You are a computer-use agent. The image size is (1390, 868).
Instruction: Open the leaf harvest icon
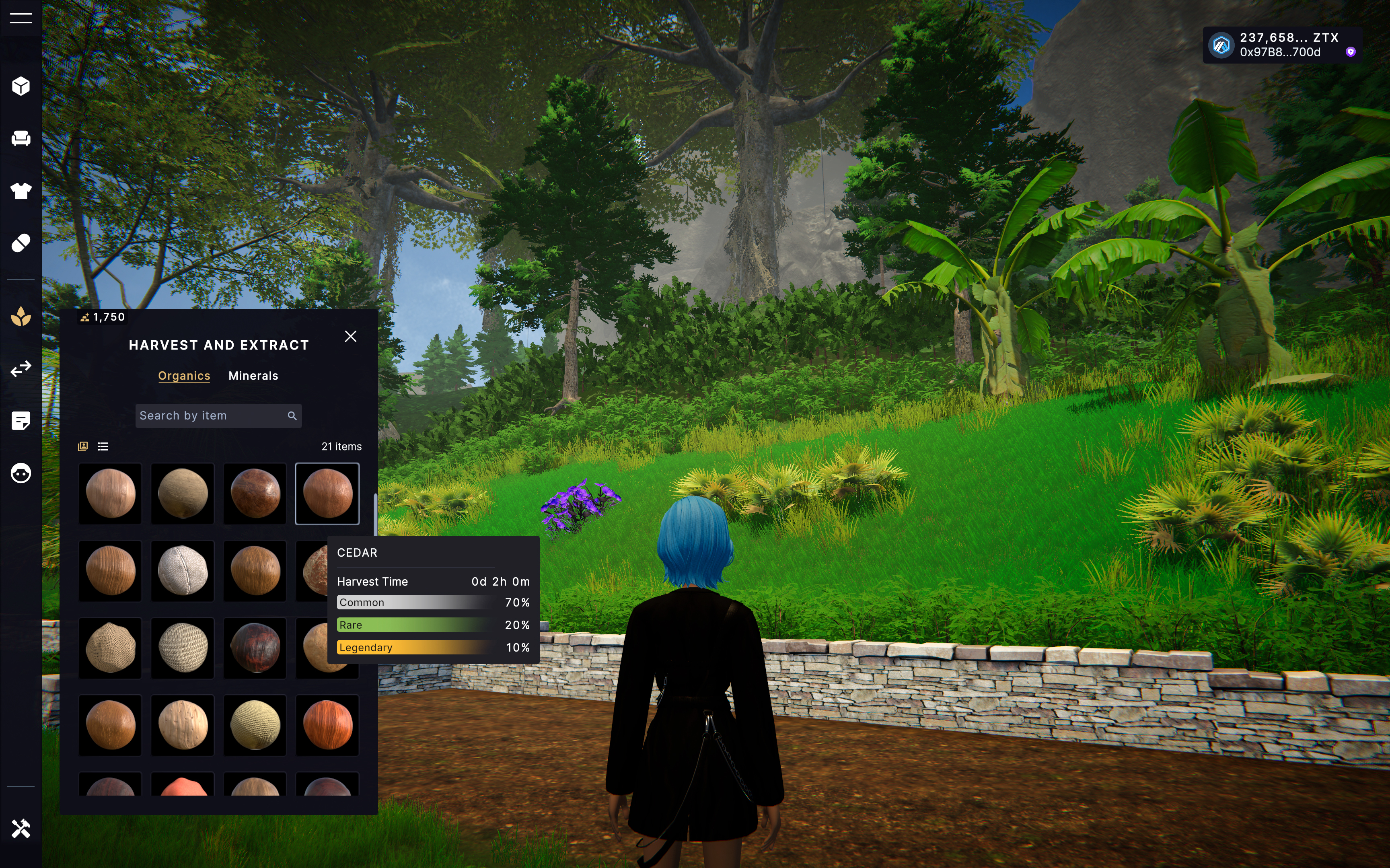[x=21, y=316]
